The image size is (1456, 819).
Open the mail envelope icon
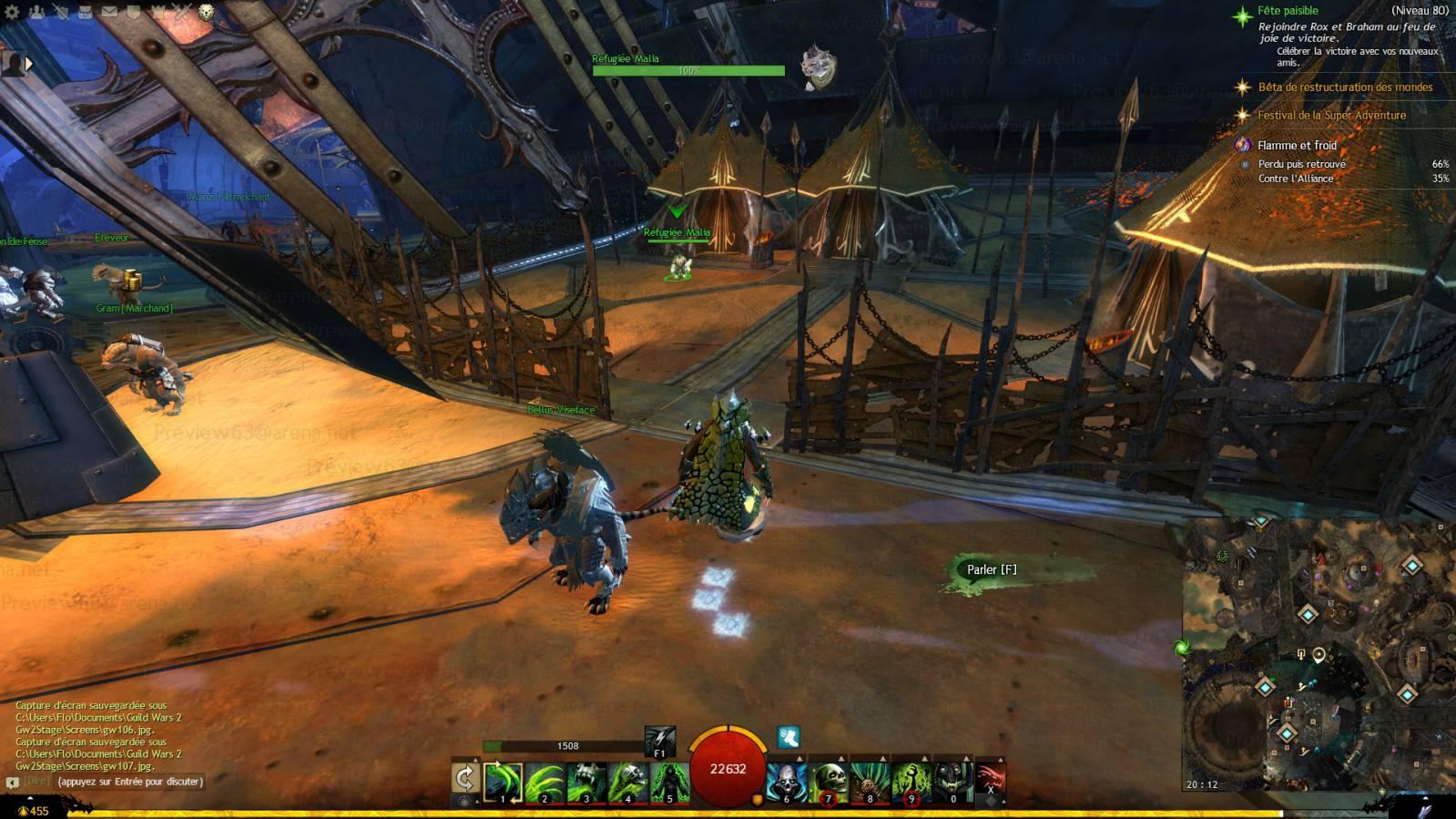[x=109, y=12]
